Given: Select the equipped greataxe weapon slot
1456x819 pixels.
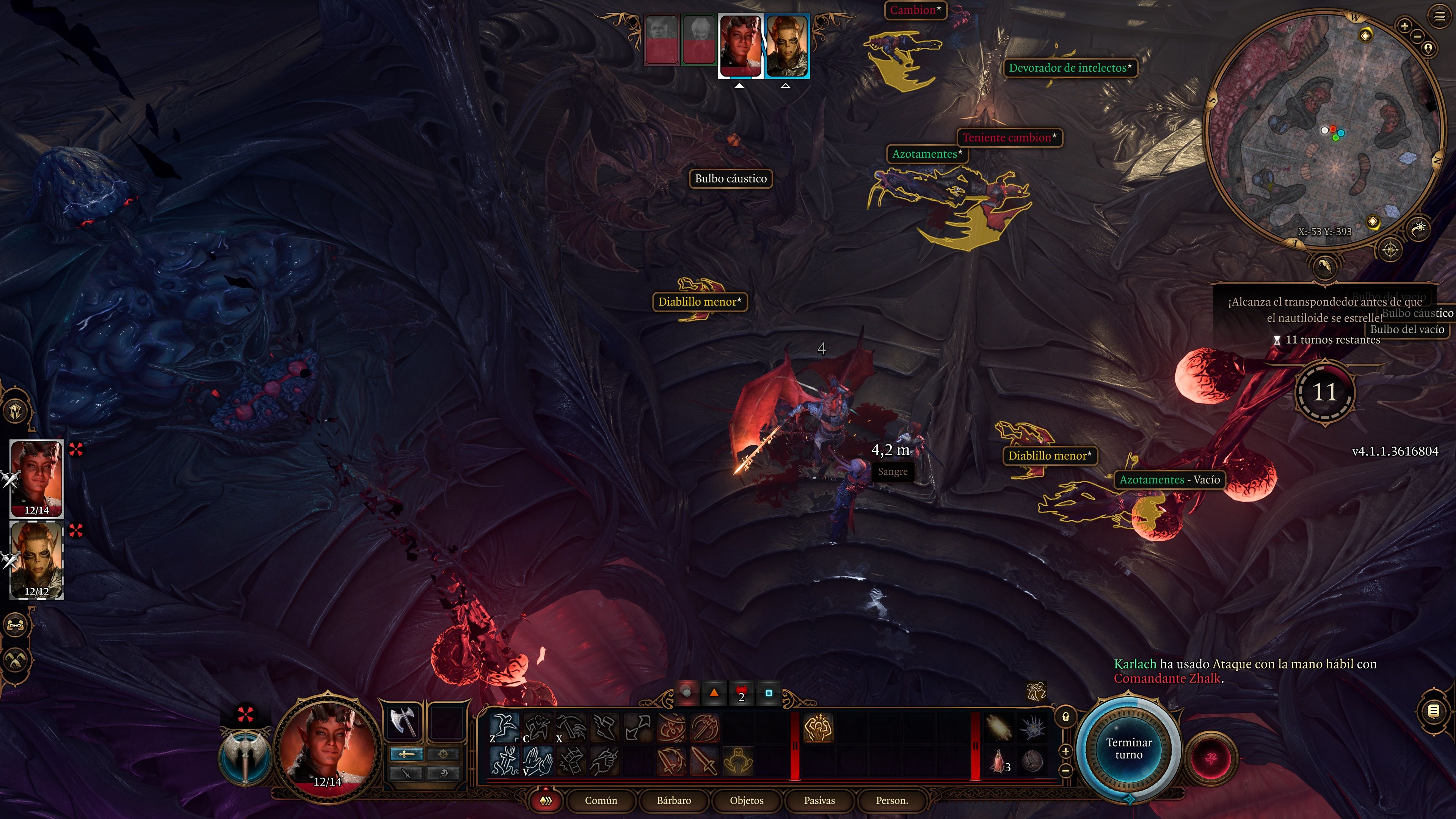Looking at the screenshot, I should 403,721.
